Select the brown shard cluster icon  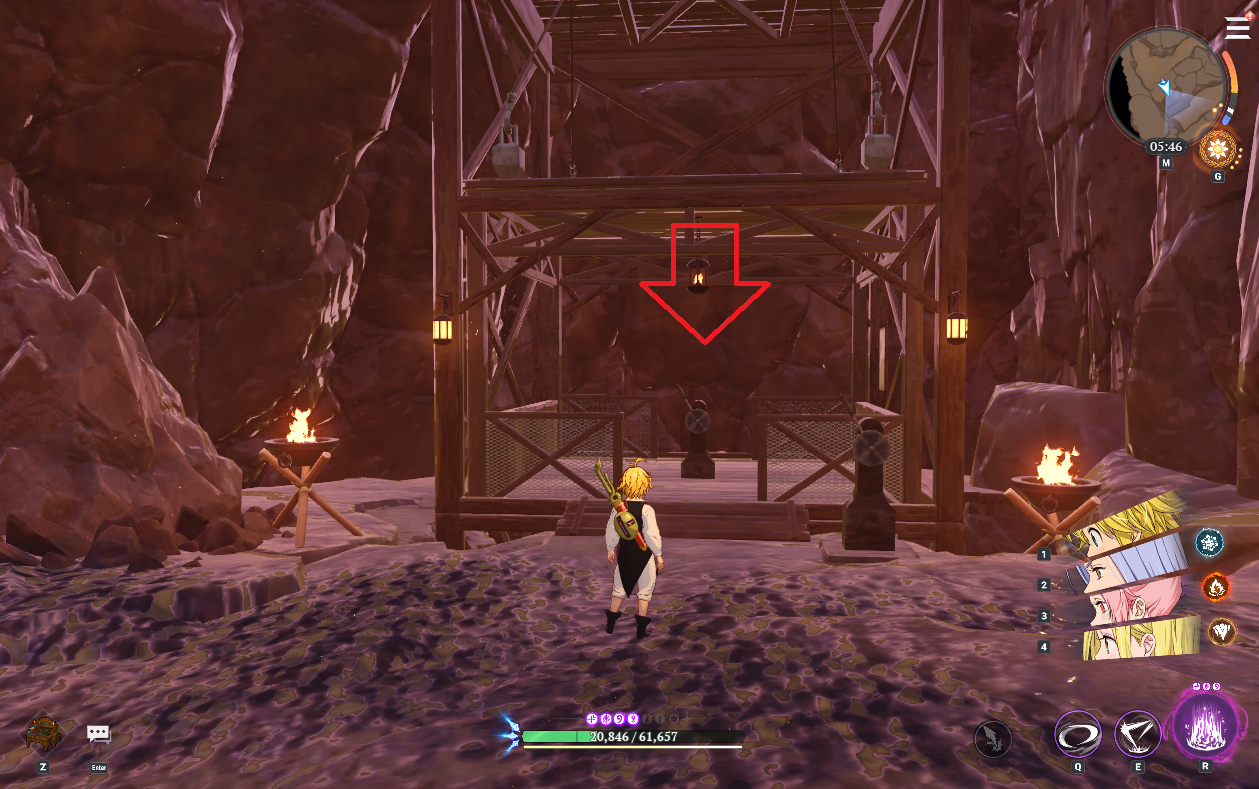click(x=1222, y=631)
